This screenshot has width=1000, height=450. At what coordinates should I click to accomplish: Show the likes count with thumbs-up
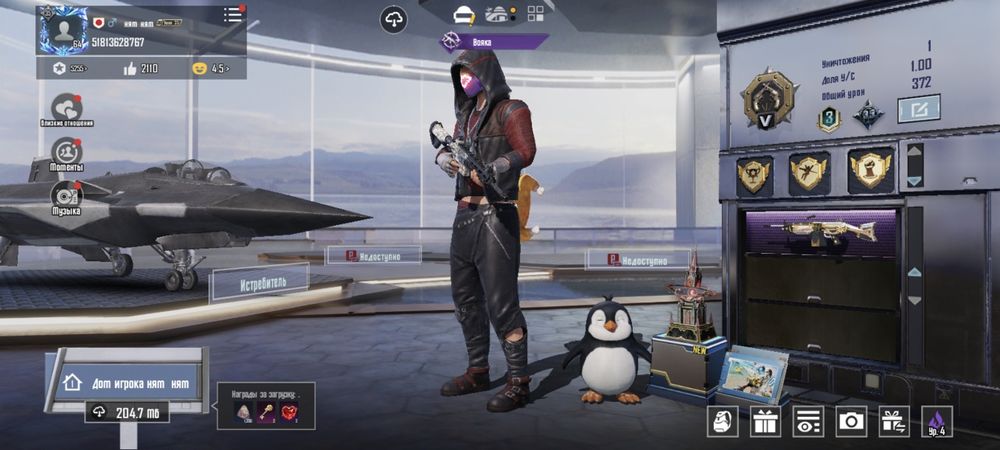tap(141, 68)
